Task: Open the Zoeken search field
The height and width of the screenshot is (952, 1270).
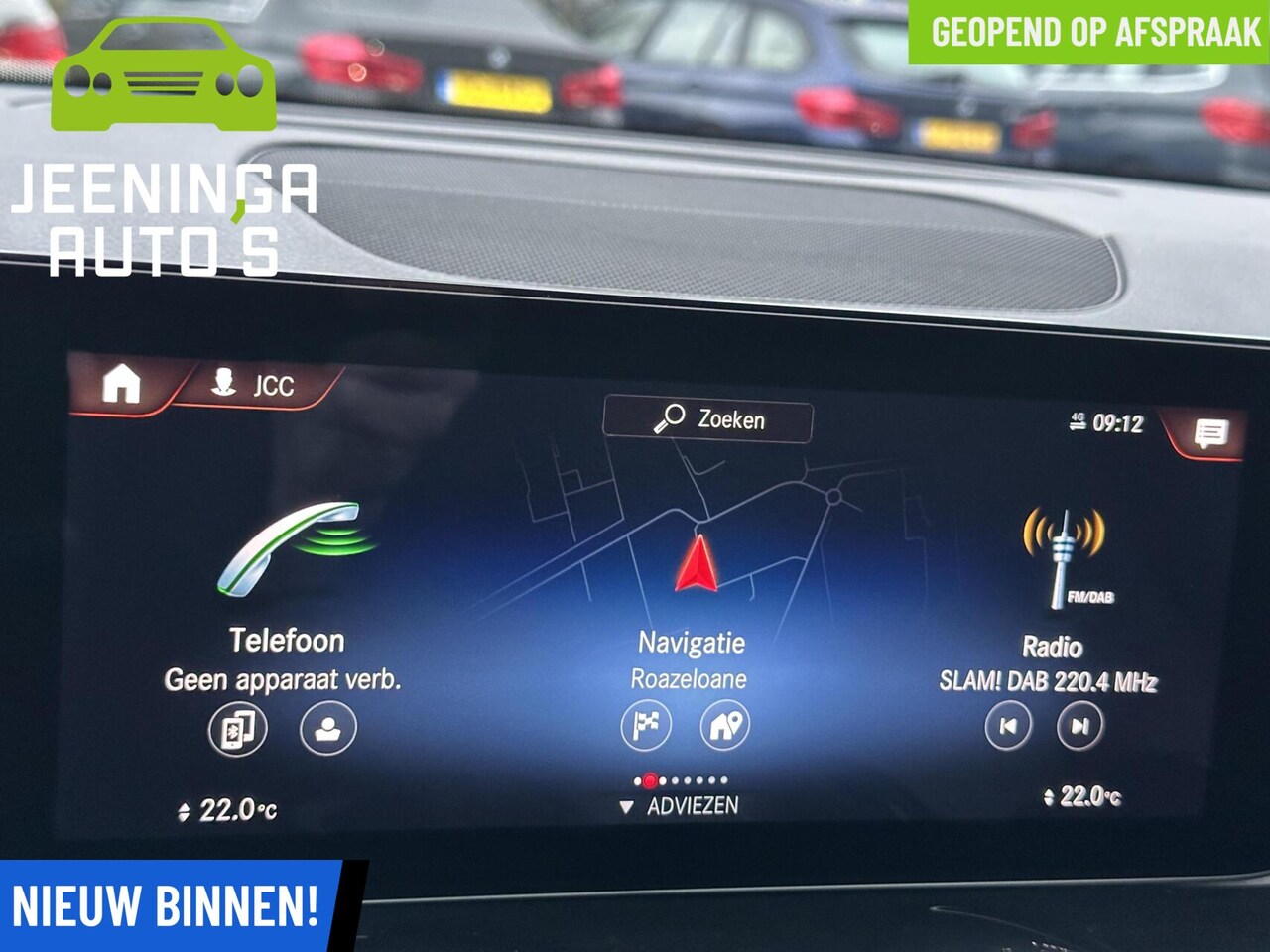Action: [708, 419]
